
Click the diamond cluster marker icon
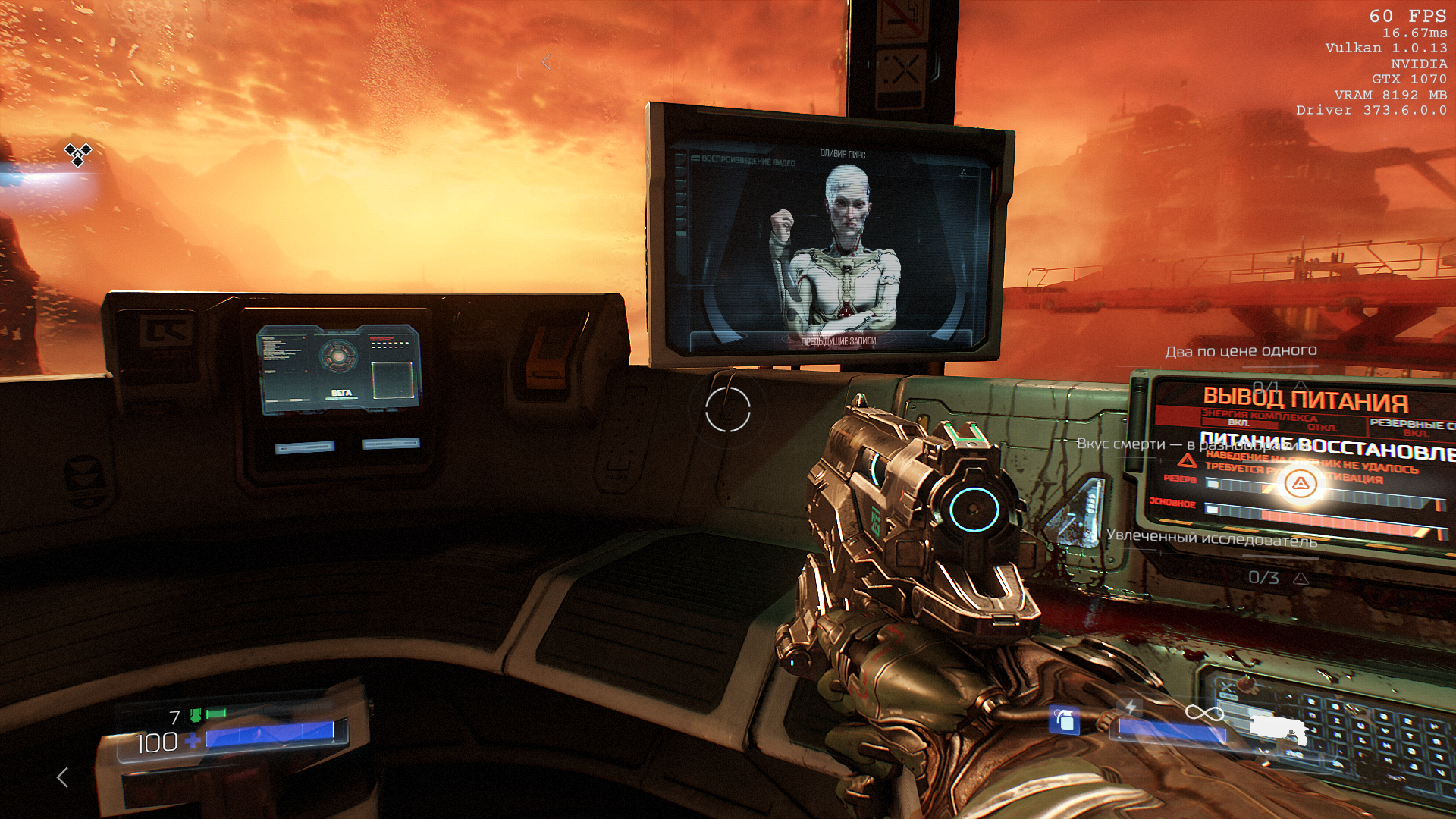(x=77, y=154)
